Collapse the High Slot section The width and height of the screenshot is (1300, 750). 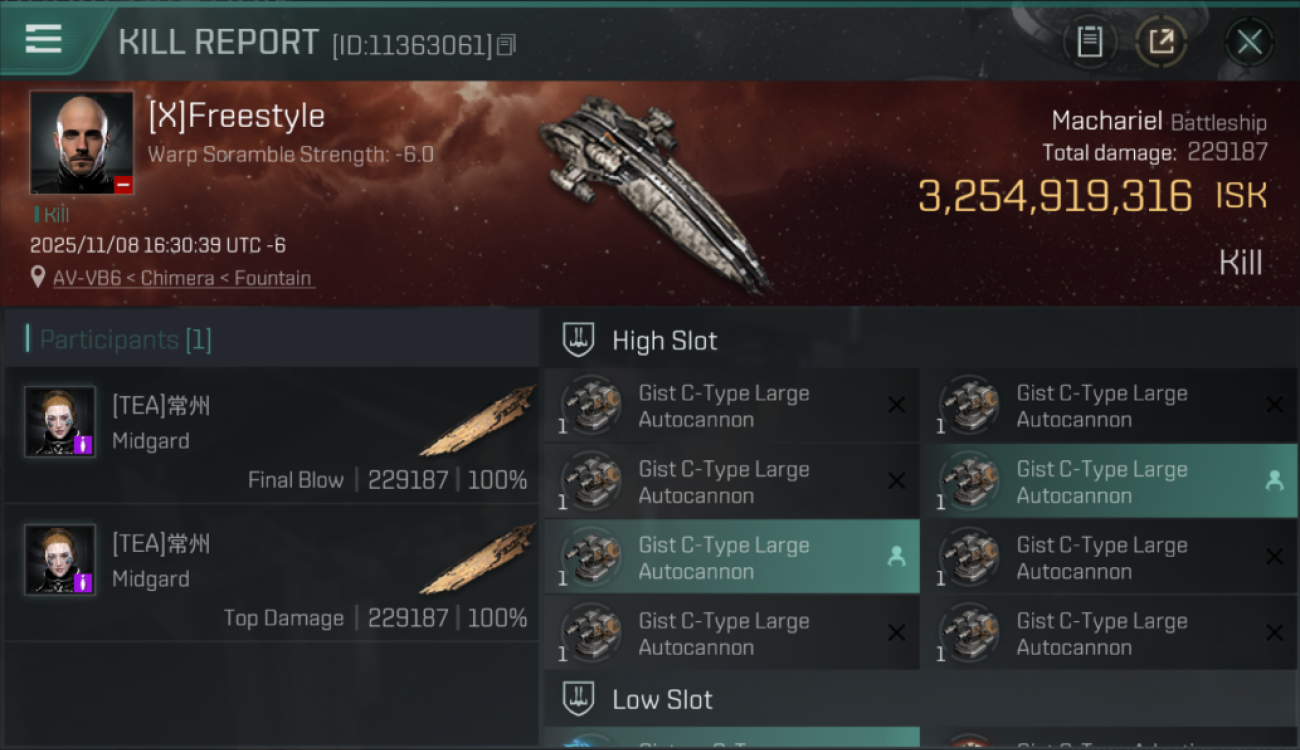[664, 340]
